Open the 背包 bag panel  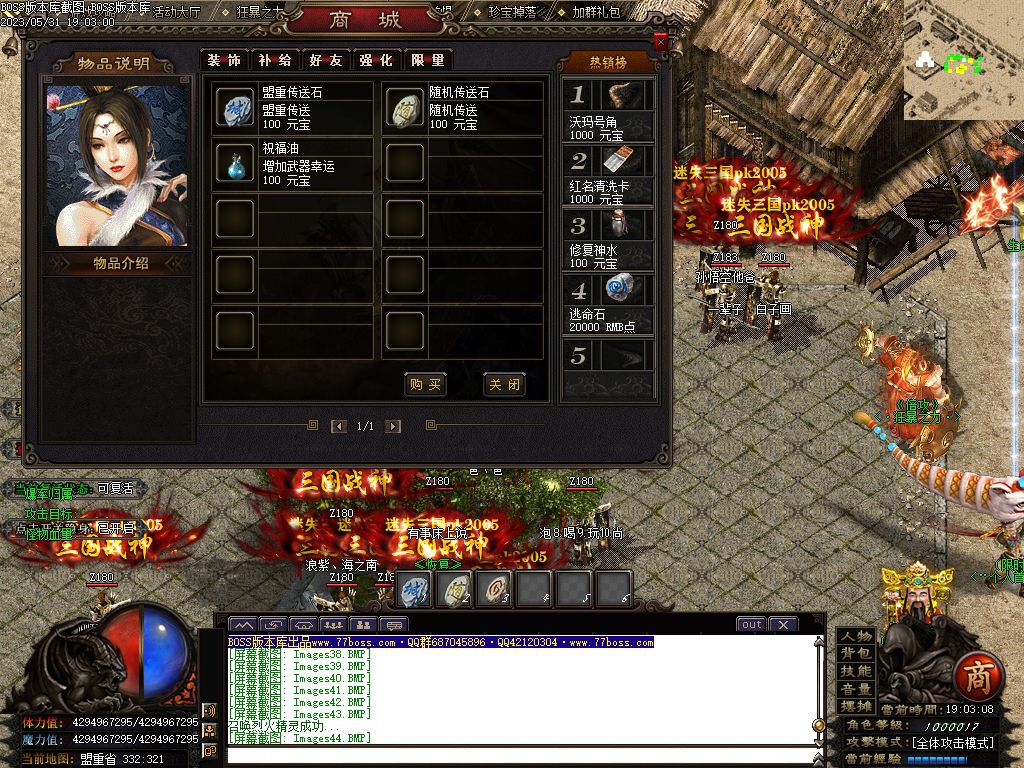856,654
